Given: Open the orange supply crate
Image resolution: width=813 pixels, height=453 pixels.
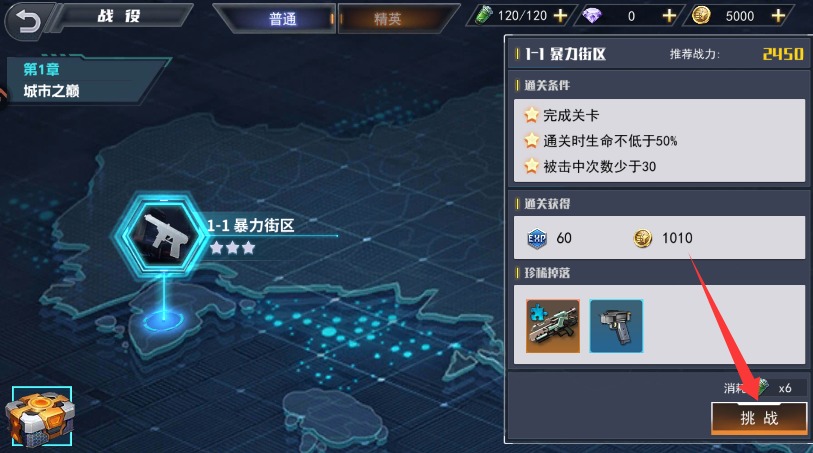Looking at the screenshot, I should tap(38, 419).
